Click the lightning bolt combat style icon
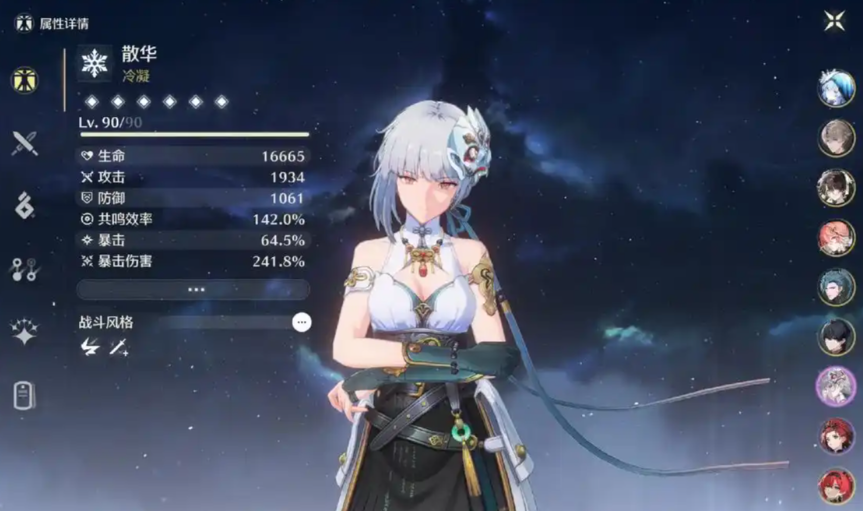 (x=90, y=347)
